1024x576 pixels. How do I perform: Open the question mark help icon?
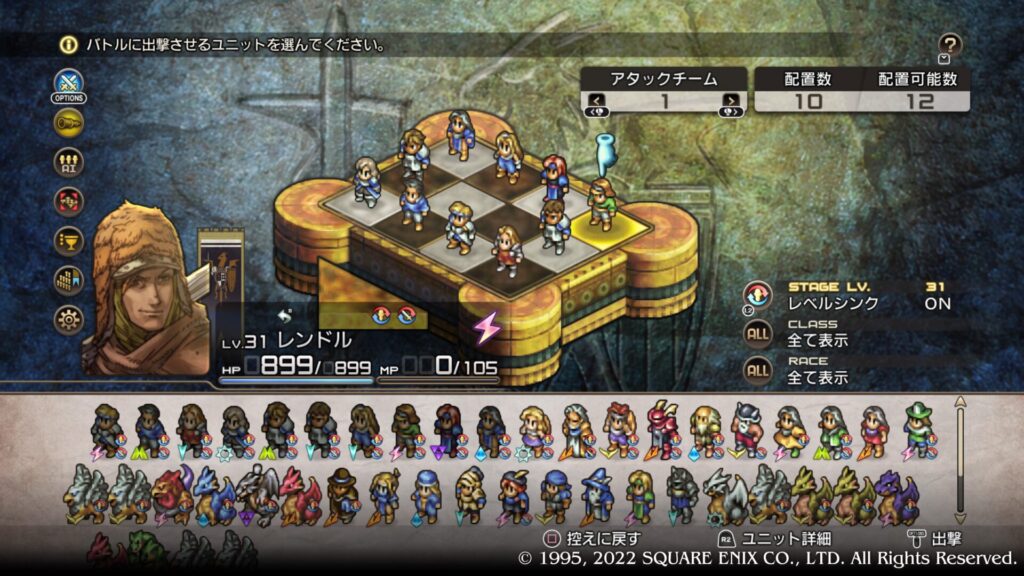(950, 45)
